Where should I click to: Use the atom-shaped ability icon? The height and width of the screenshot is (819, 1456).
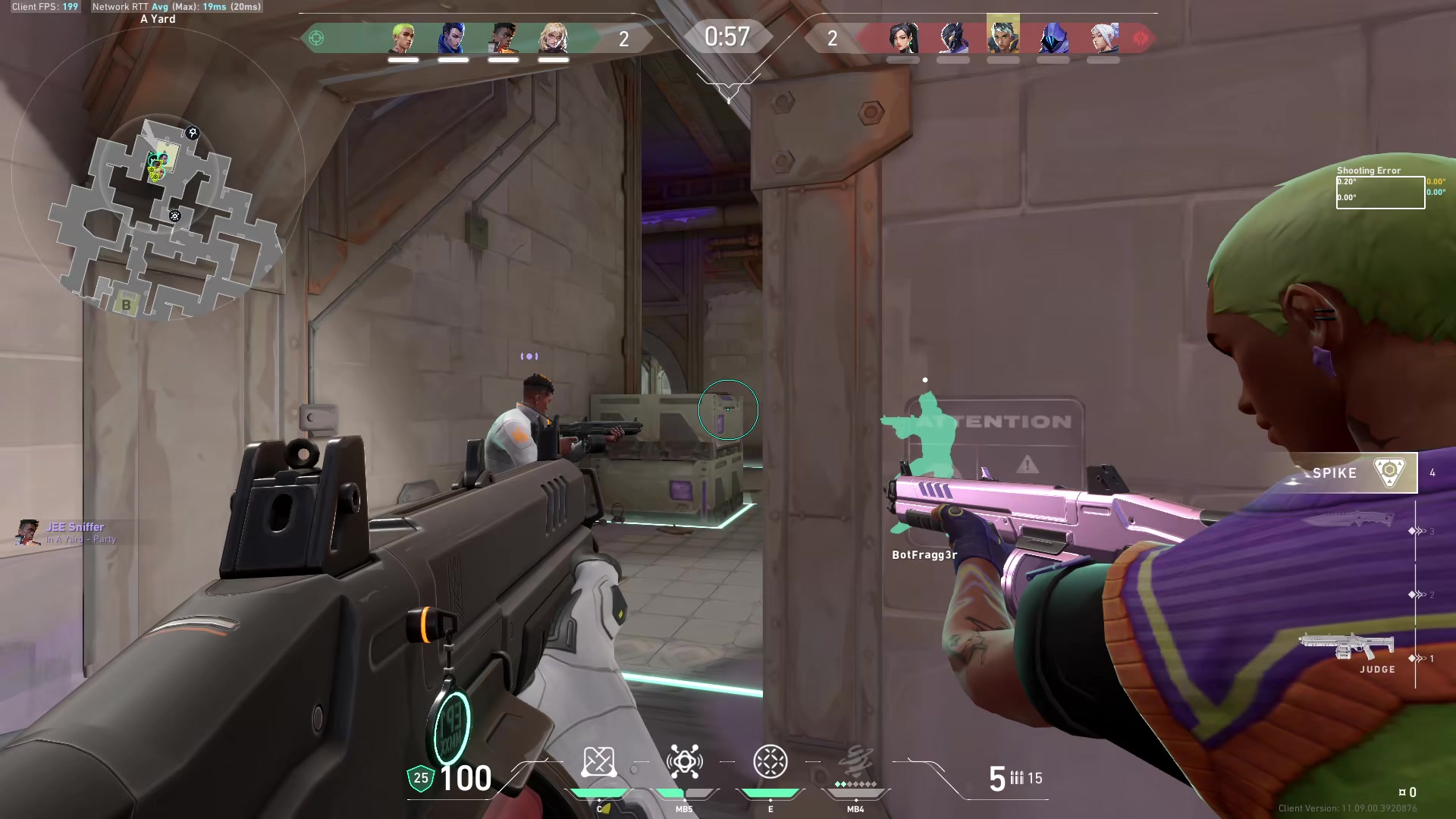click(684, 762)
